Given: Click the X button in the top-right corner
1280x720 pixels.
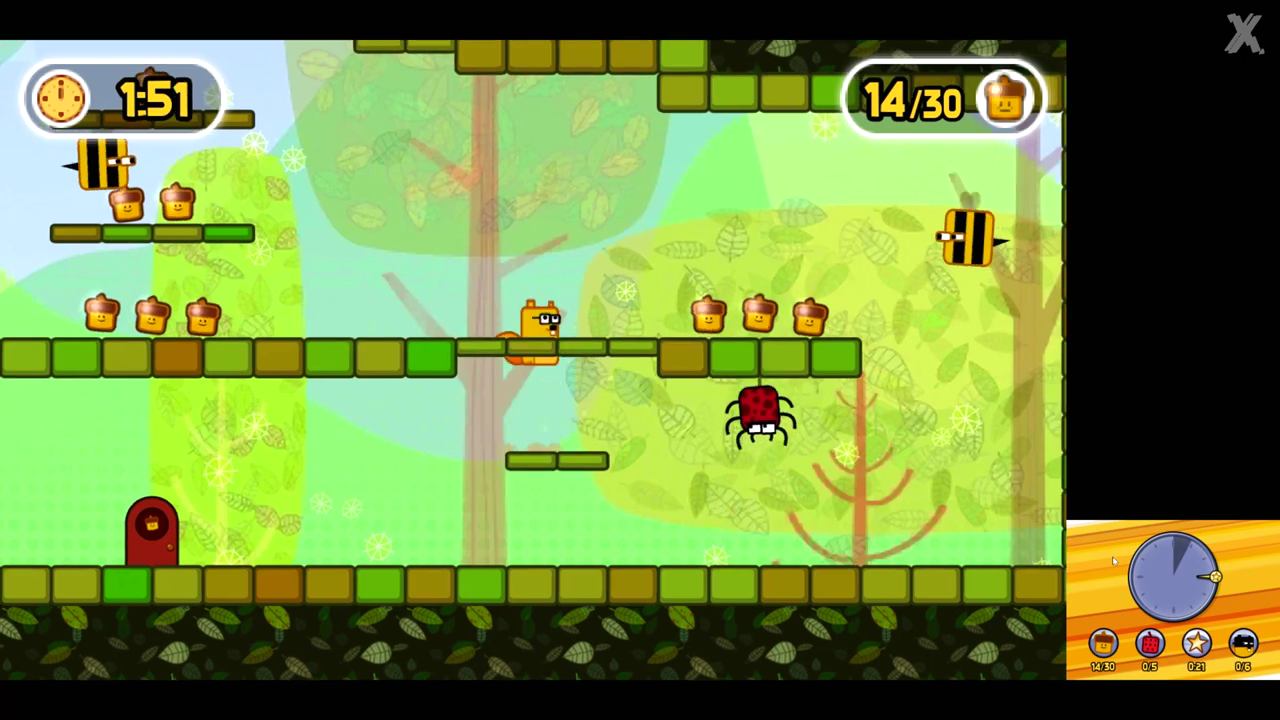Looking at the screenshot, I should click(x=1243, y=33).
